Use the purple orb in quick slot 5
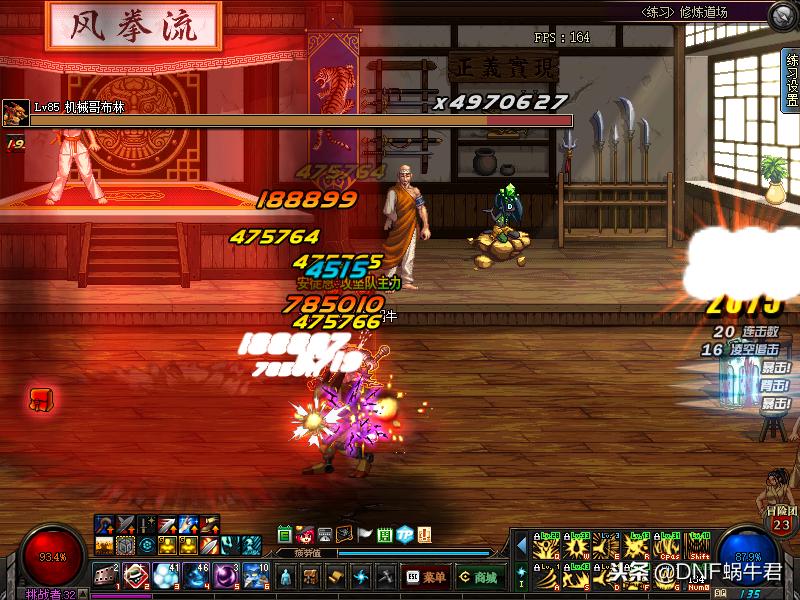800x600 pixels. coord(226,575)
